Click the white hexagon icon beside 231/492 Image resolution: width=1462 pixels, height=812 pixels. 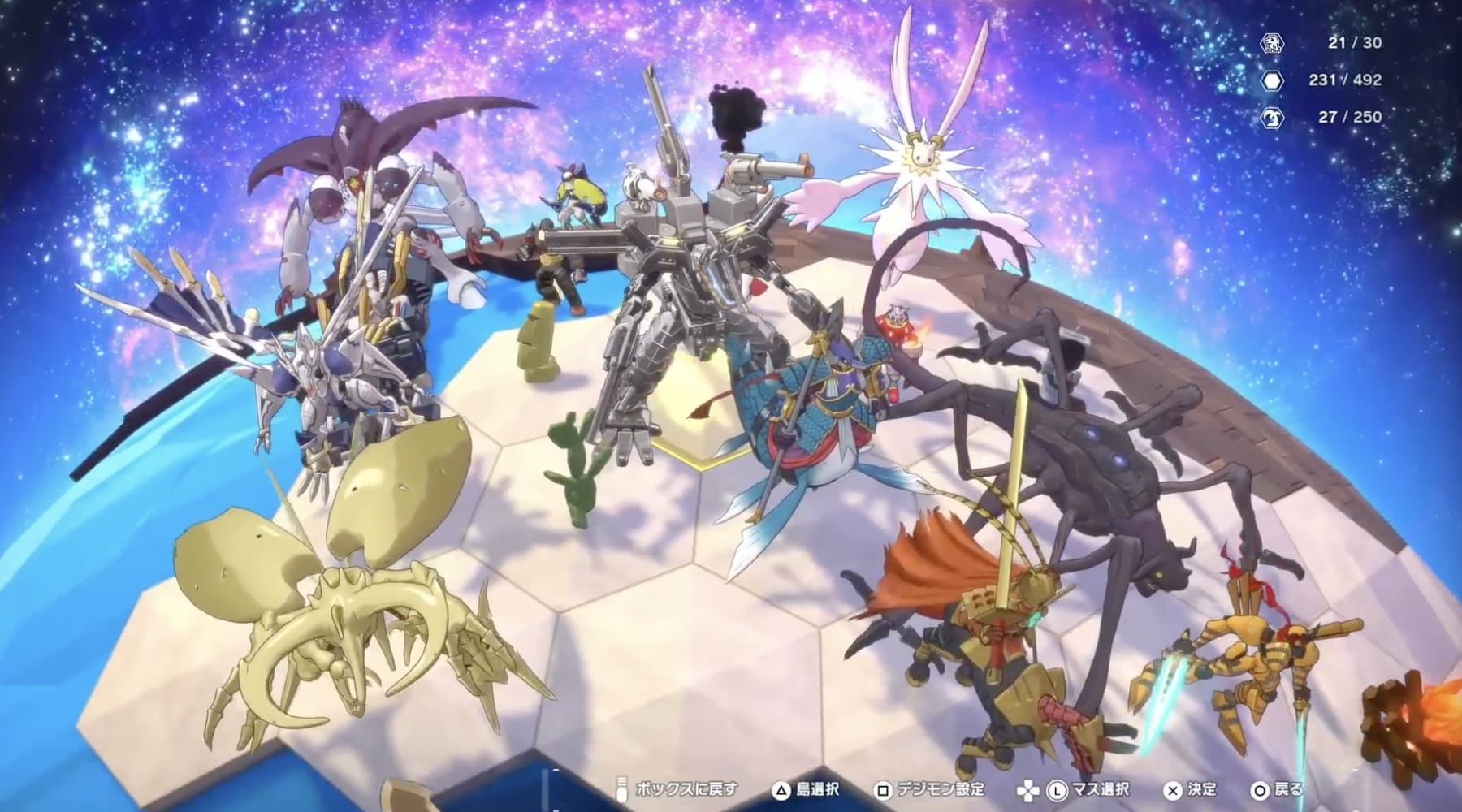pos(1272,81)
